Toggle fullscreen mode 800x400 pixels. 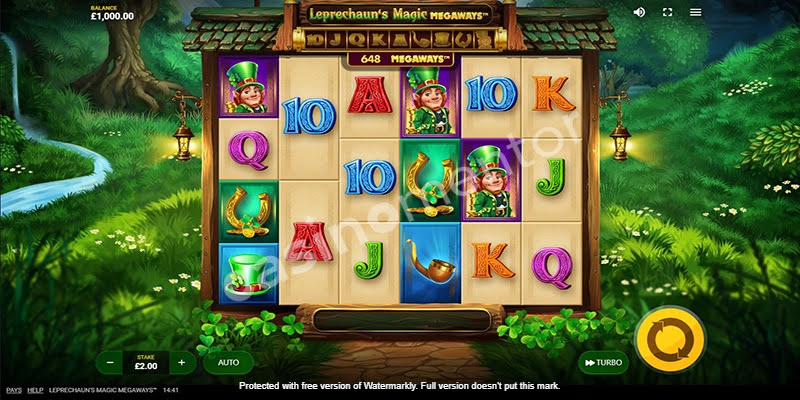[x=667, y=13]
